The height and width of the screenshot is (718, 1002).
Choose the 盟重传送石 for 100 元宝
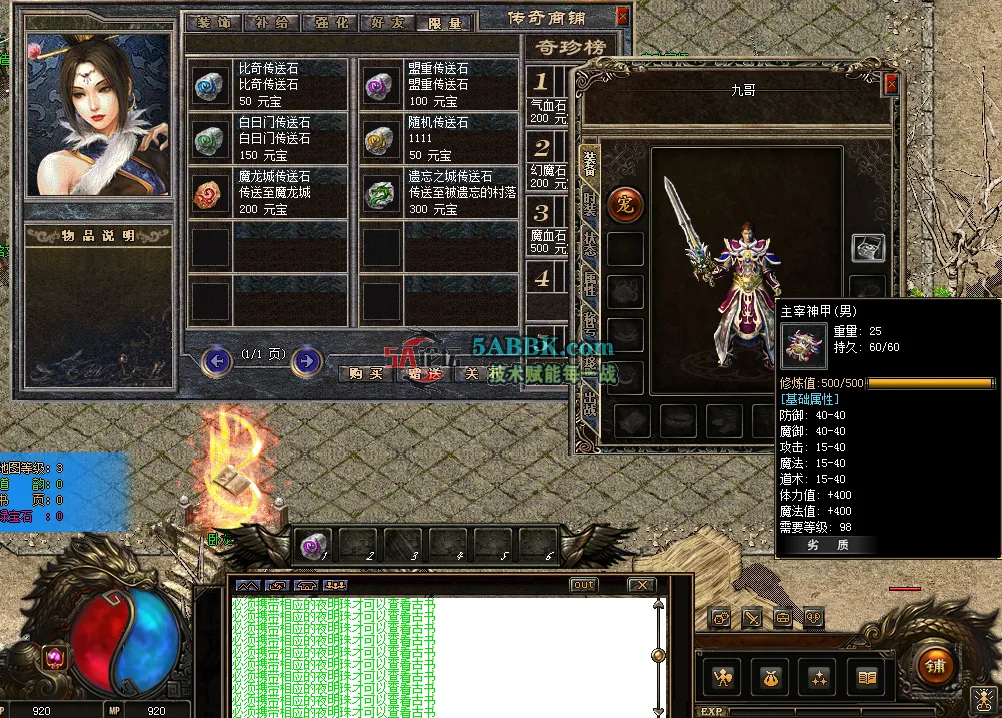[x=438, y=84]
